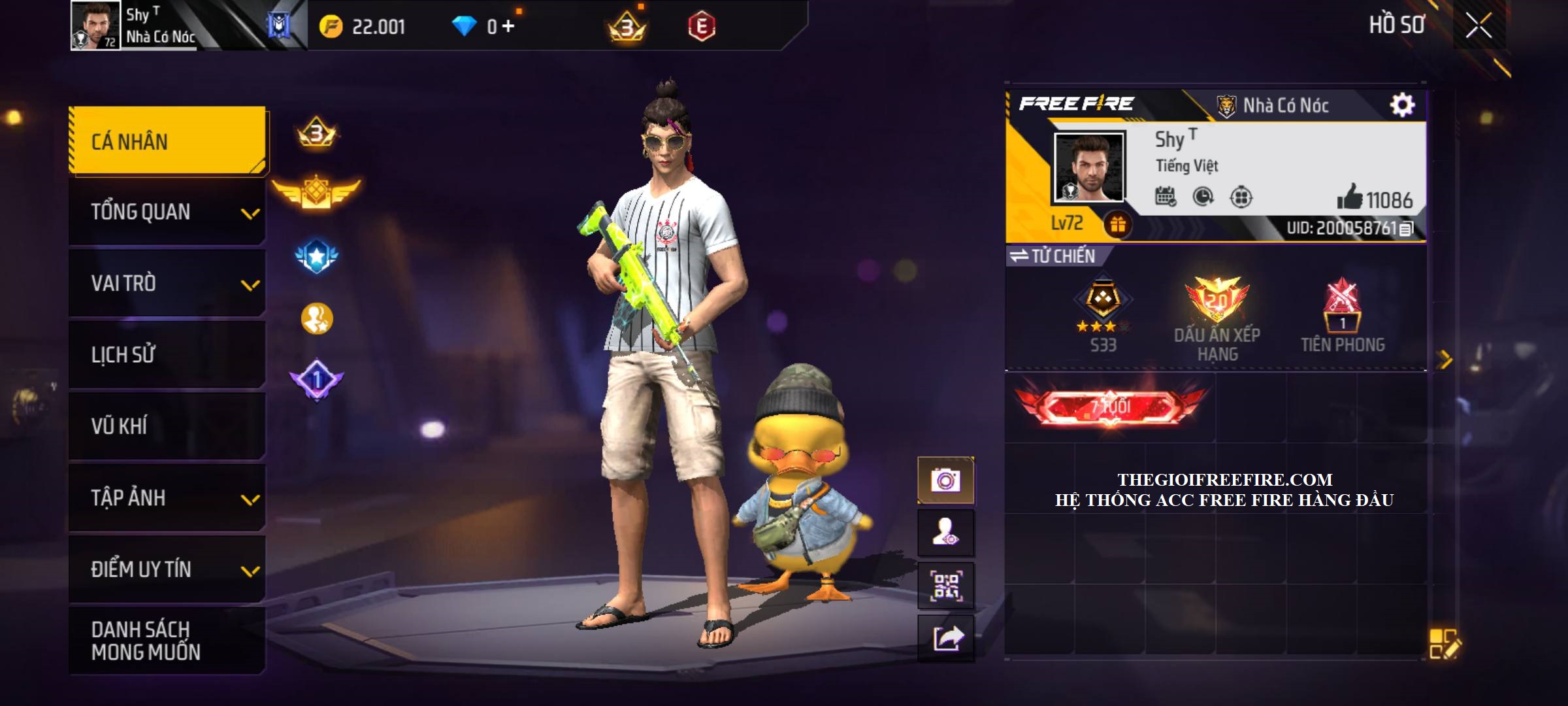Open the Vai Trò menu entry

[167, 284]
